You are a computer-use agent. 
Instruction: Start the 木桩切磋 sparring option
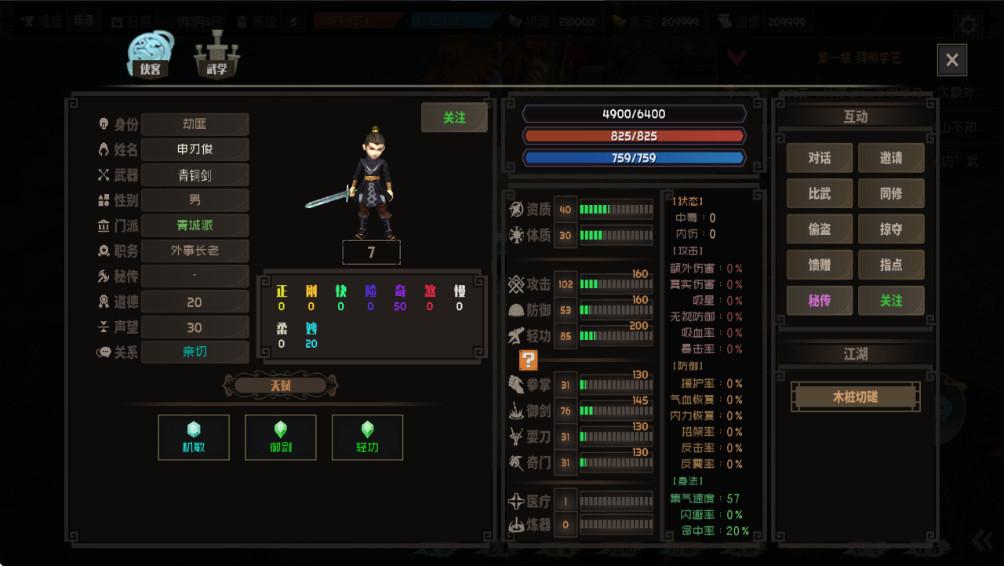pyautogui.click(x=855, y=396)
